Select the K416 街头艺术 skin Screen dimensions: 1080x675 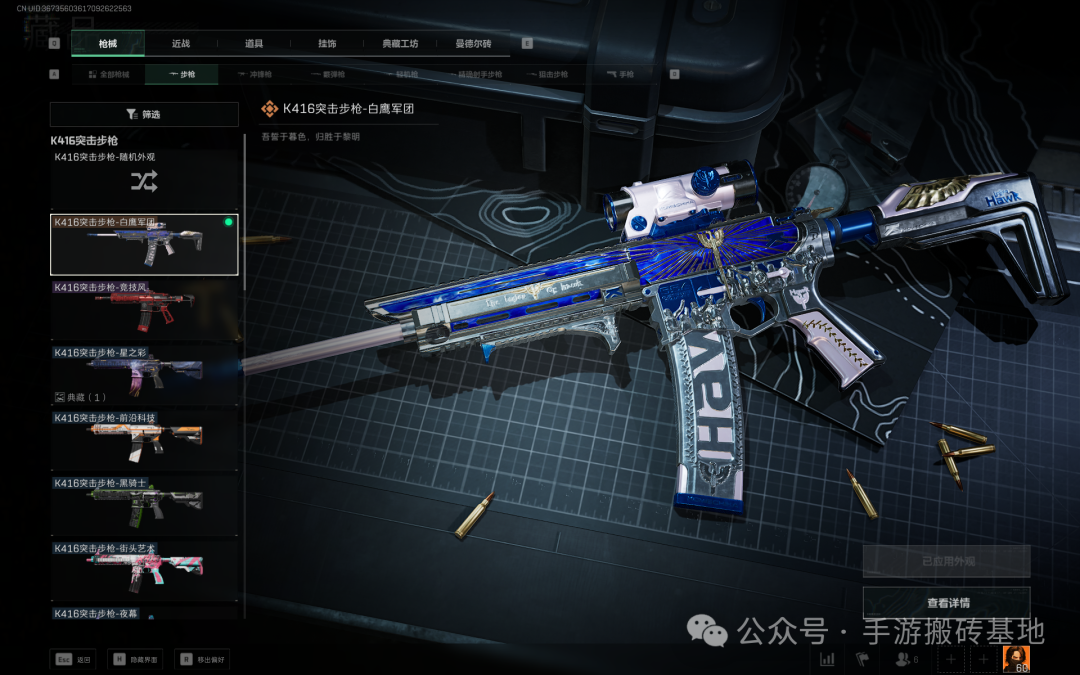pos(144,568)
